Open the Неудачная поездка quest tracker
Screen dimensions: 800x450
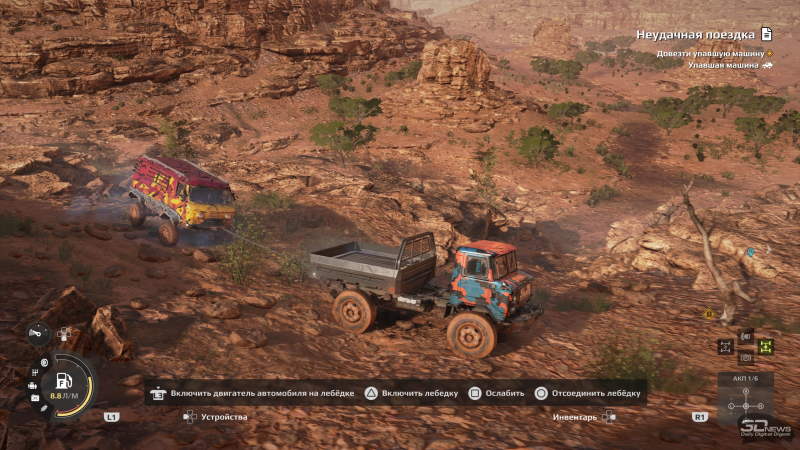704,34
